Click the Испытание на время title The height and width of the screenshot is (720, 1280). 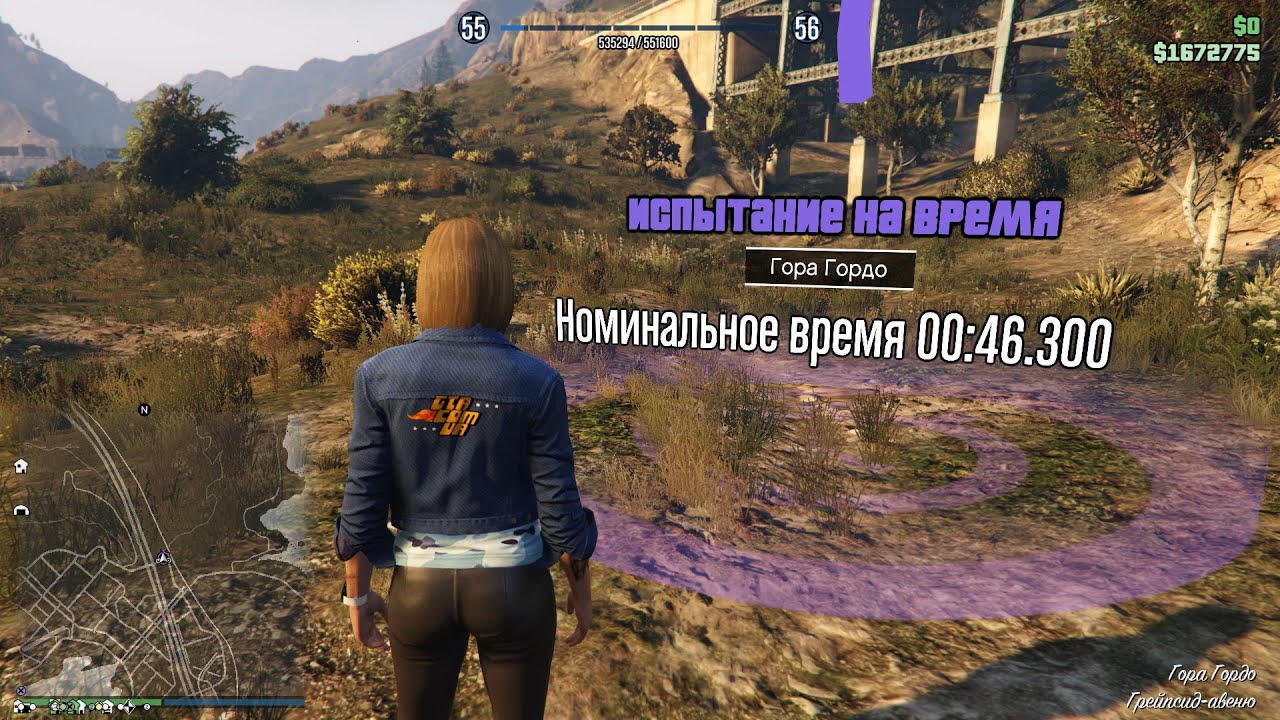tap(844, 216)
